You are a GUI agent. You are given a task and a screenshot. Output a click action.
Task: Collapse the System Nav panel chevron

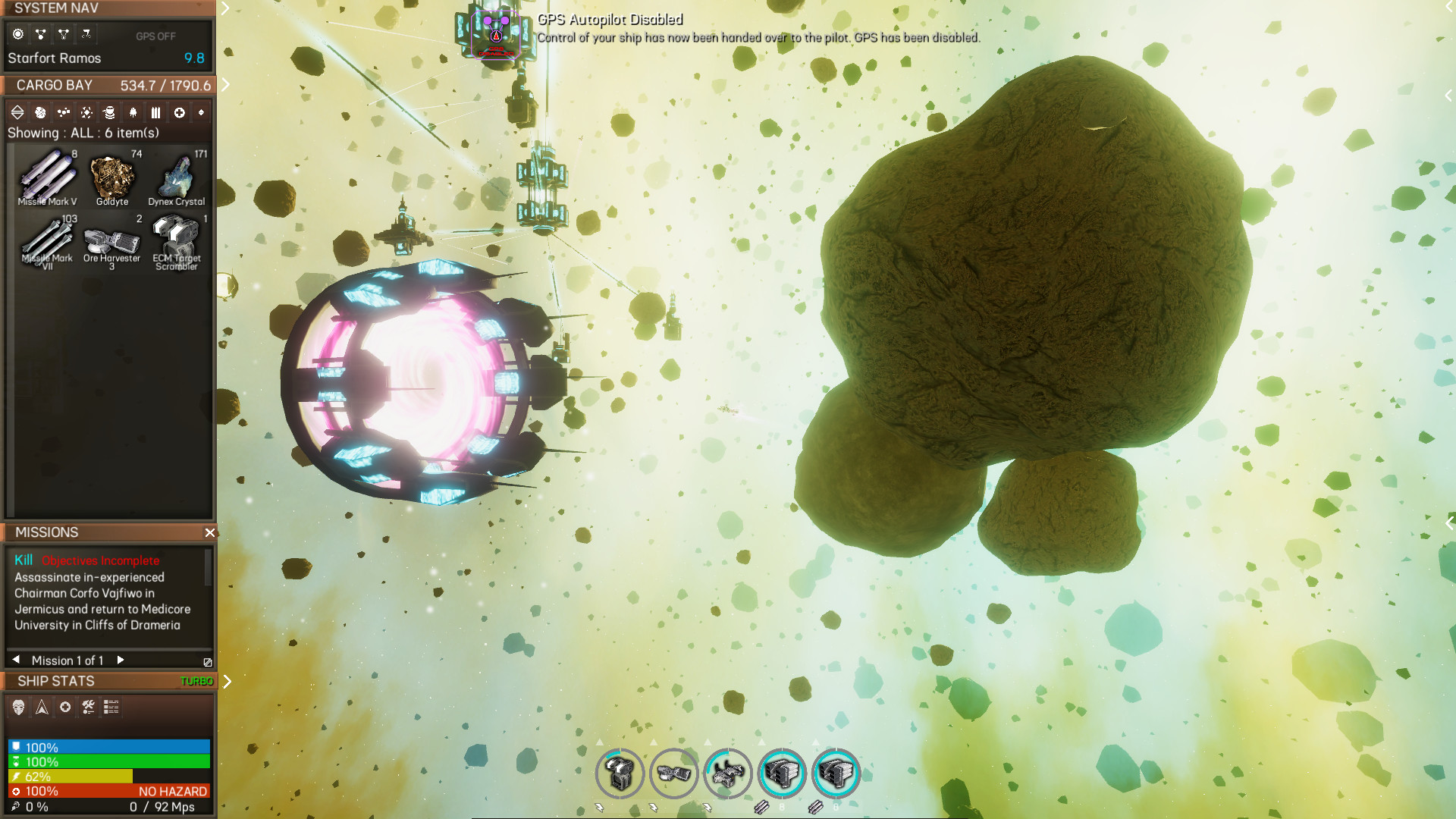coord(224,9)
